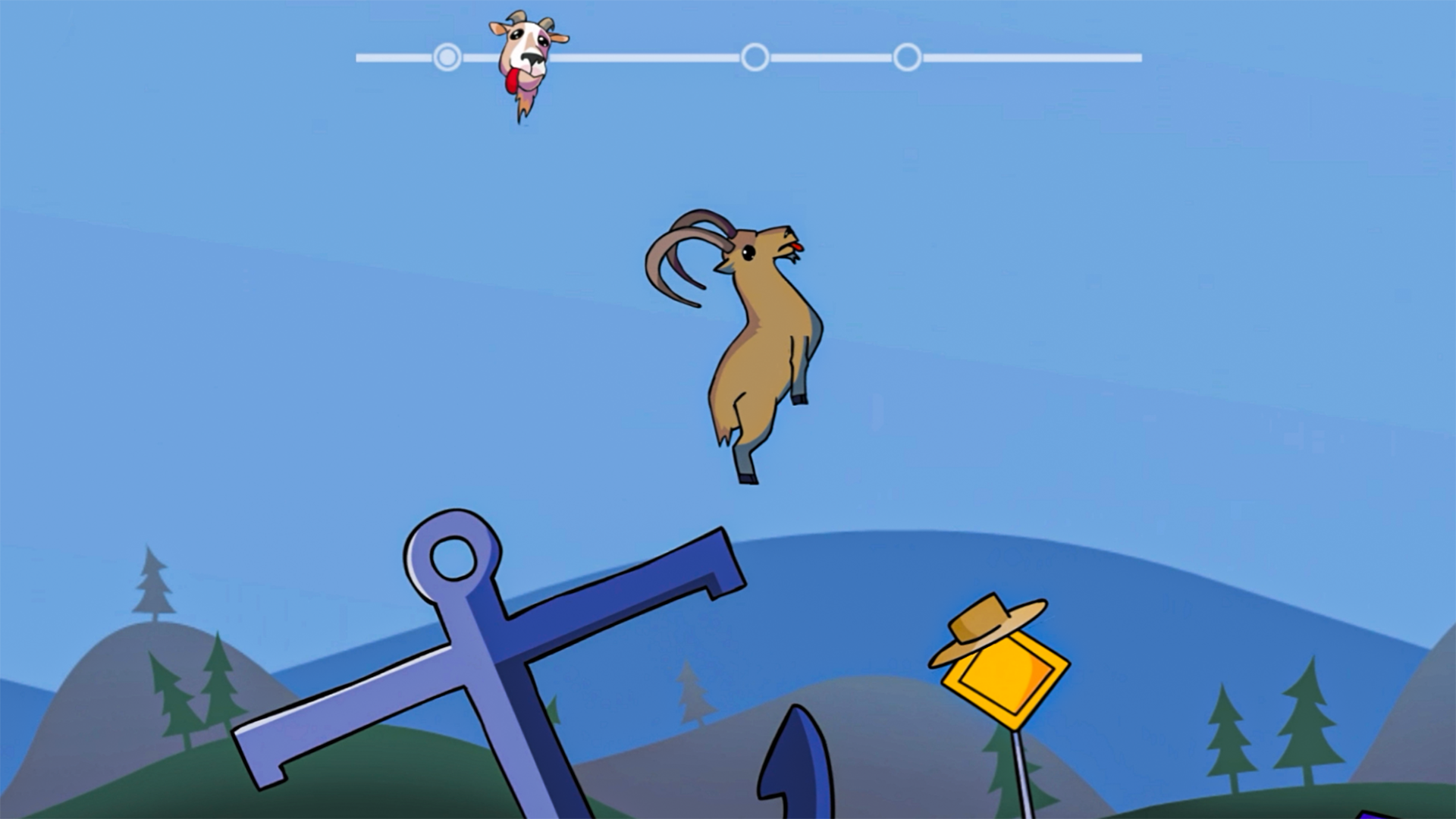Select the rightmost empty checkpoint circle
The width and height of the screenshot is (1456, 819).
click(x=907, y=55)
